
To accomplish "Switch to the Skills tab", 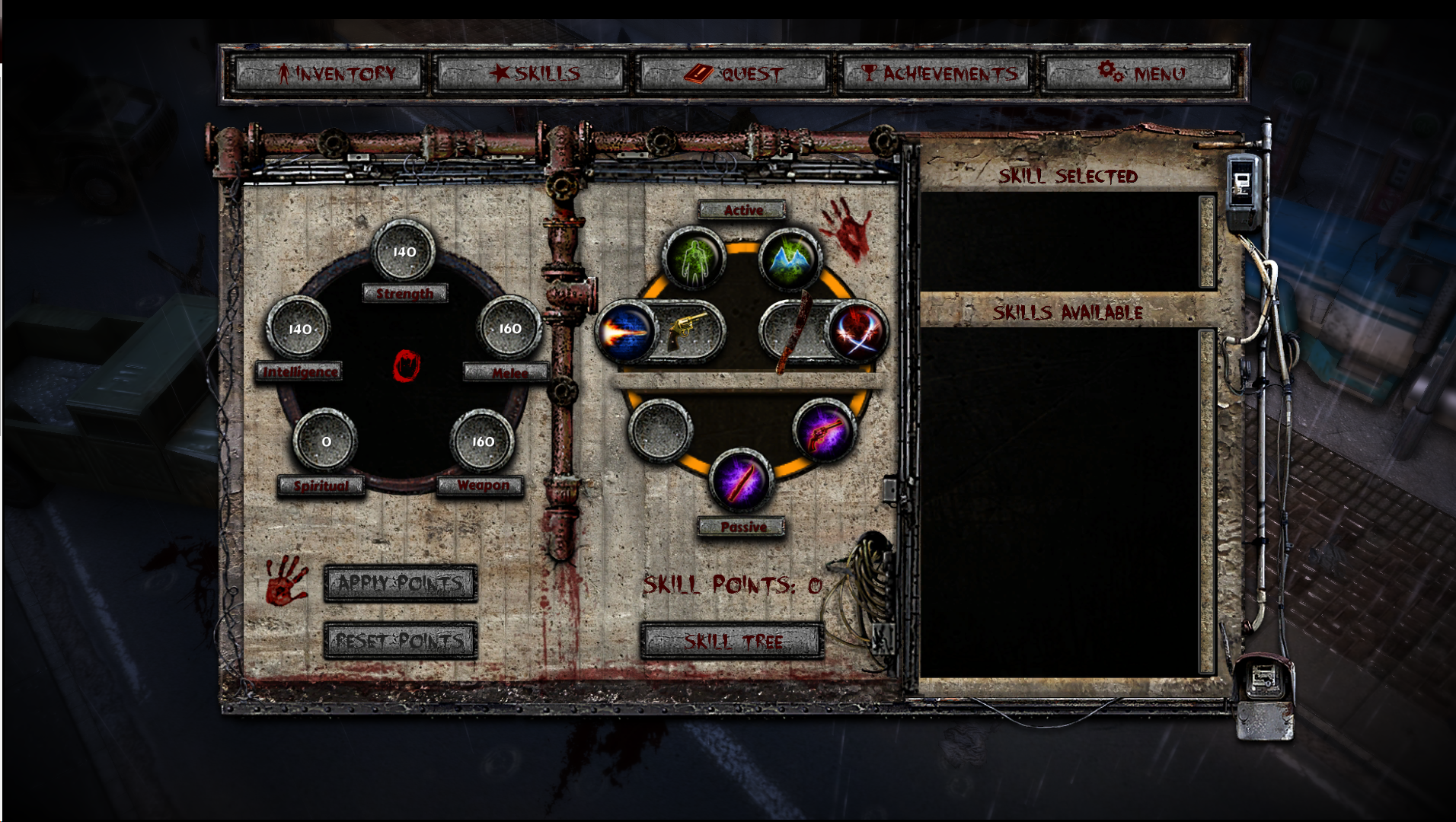I will point(530,74).
